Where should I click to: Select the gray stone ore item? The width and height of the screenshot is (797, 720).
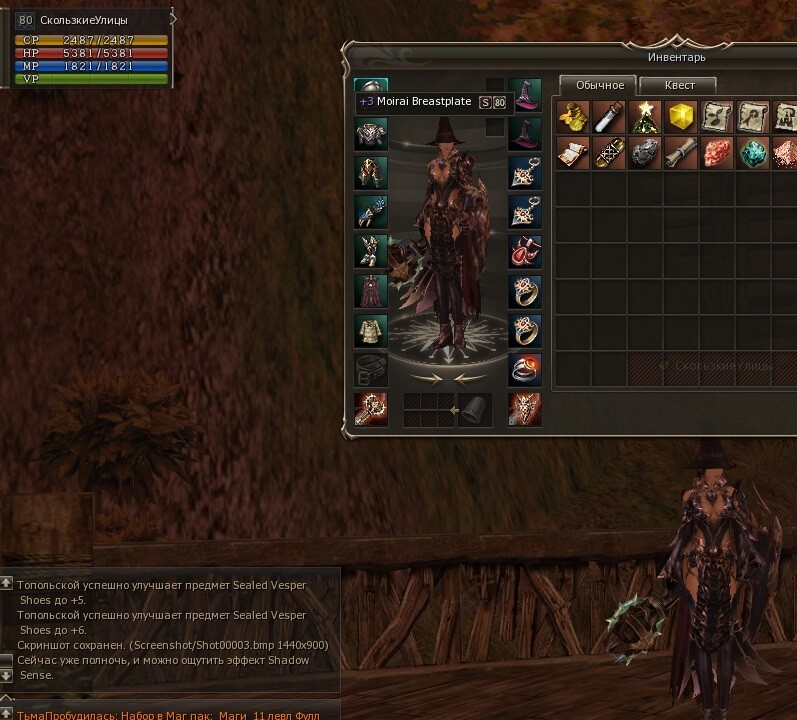[x=645, y=153]
